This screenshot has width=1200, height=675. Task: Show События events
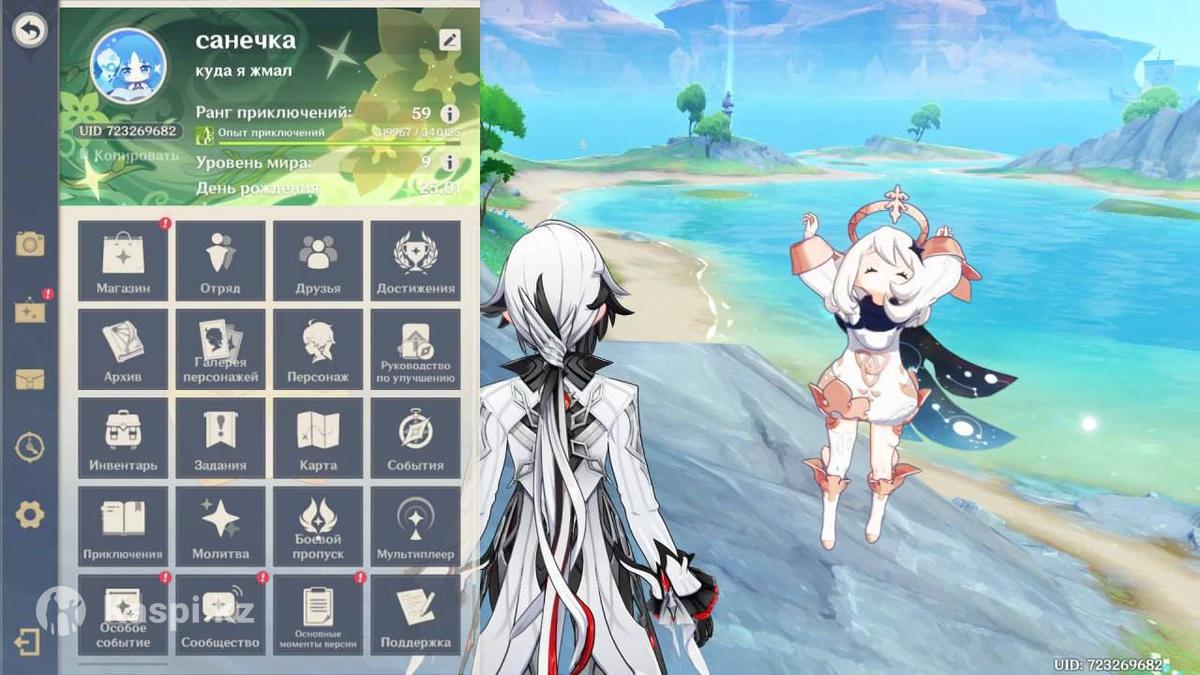[415, 437]
